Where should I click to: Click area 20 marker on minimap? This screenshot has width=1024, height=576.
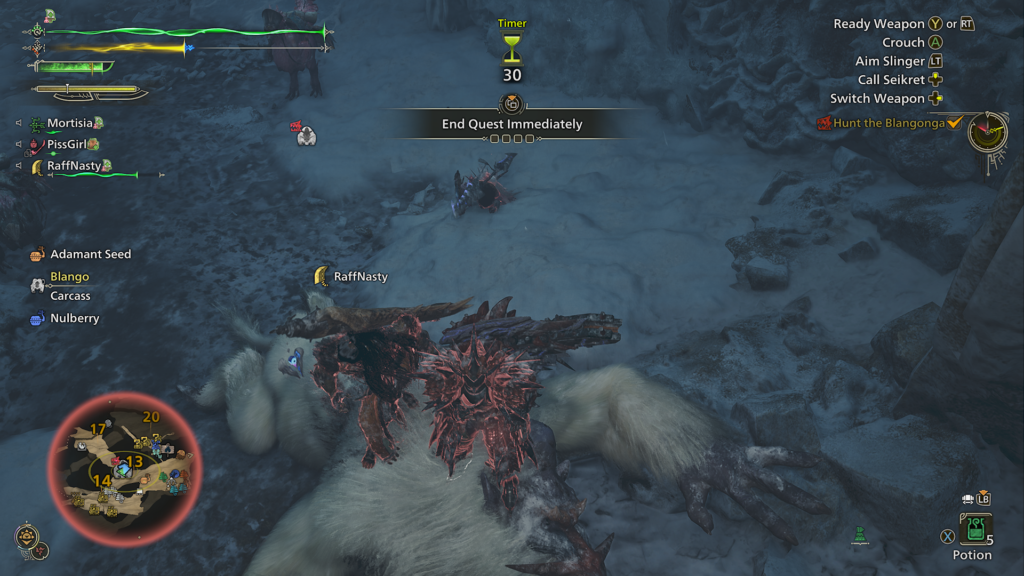coord(152,417)
